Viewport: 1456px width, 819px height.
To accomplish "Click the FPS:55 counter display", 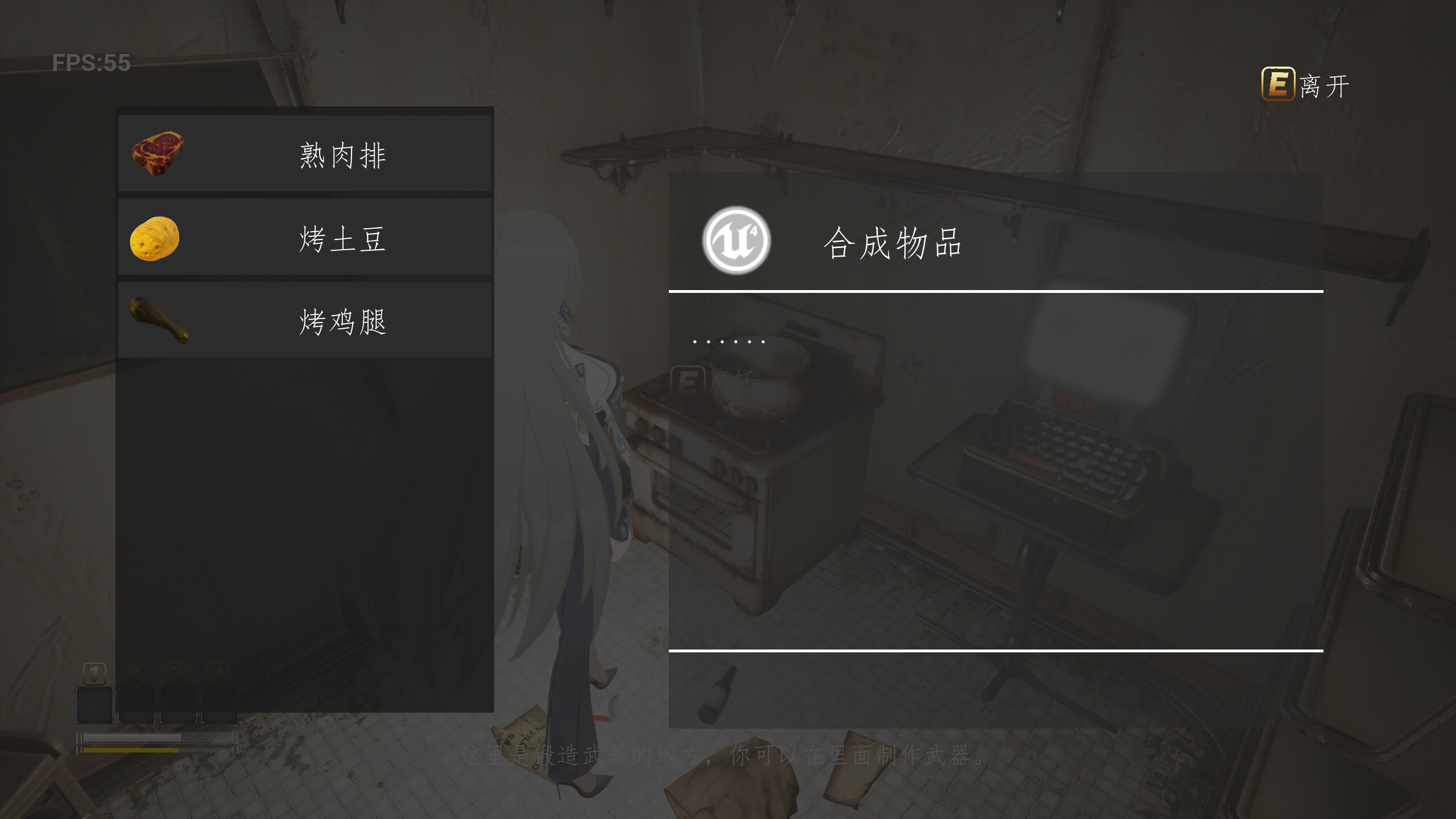I will coord(91,63).
